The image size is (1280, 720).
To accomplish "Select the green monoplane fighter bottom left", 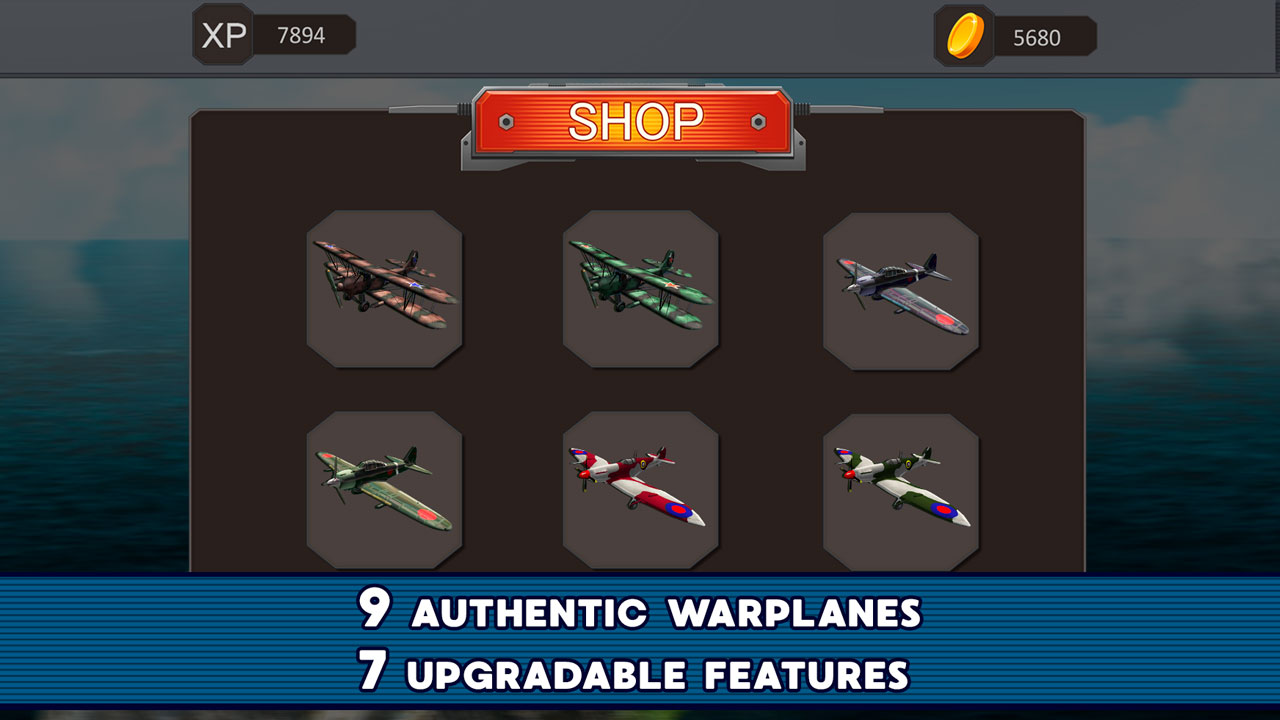I will 383,487.
